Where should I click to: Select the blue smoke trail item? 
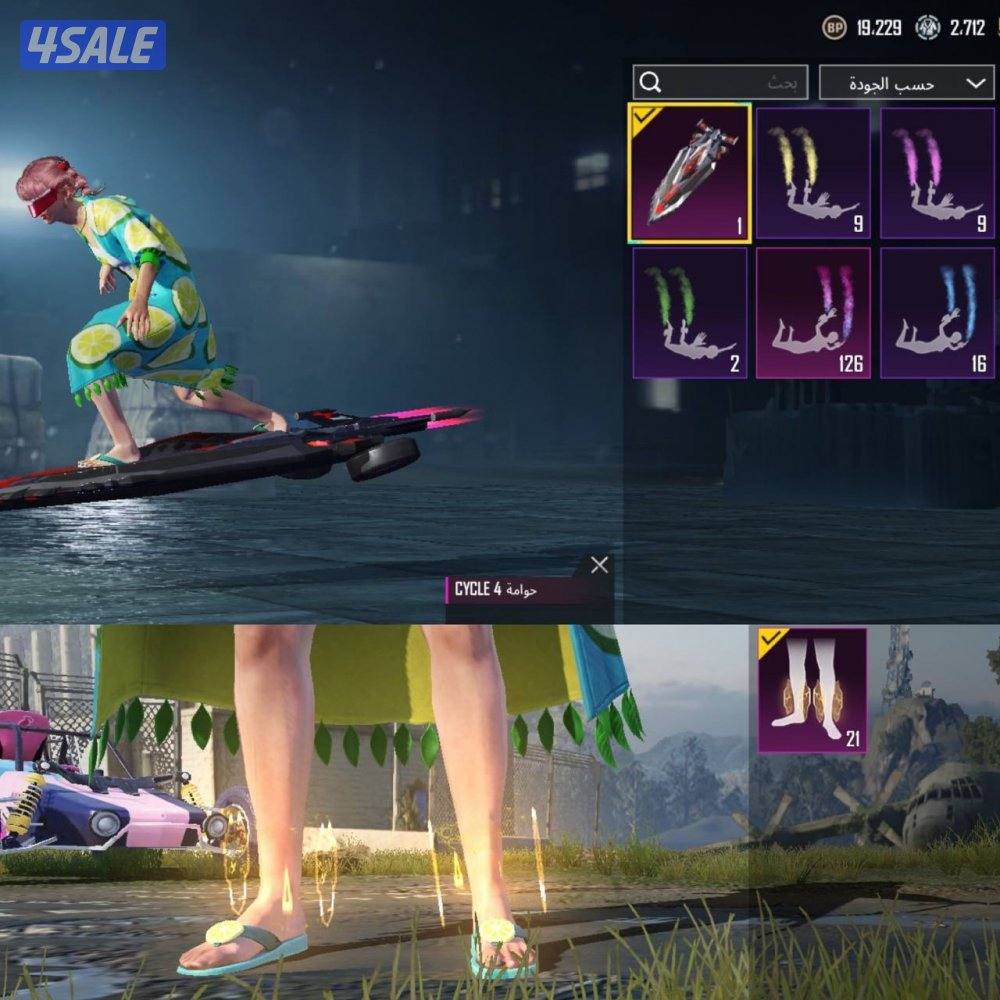[937, 312]
